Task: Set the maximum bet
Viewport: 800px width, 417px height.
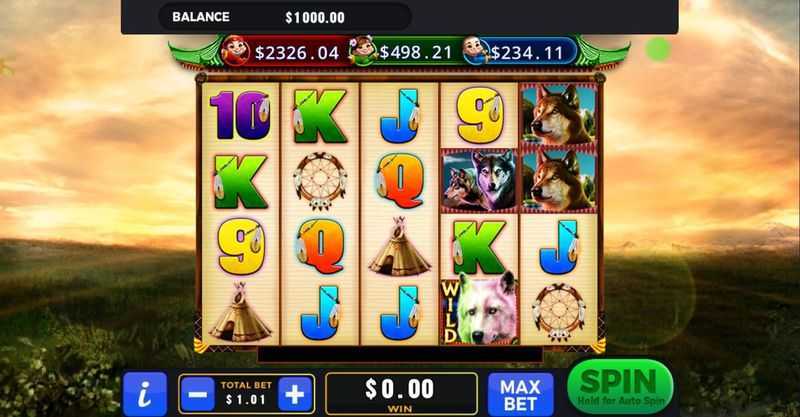Action: point(520,393)
